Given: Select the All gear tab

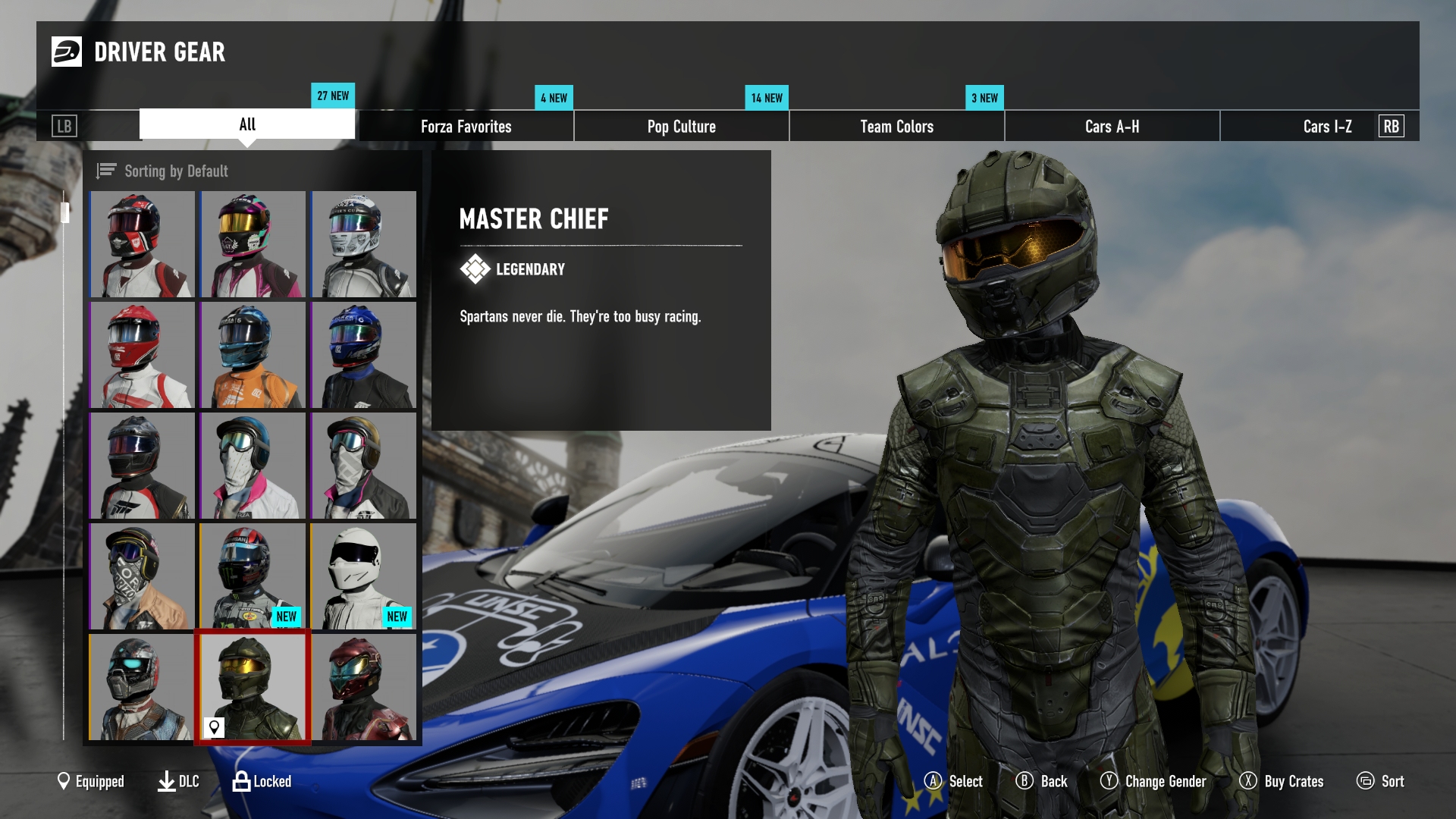Looking at the screenshot, I should pyautogui.click(x=247, y=124).
